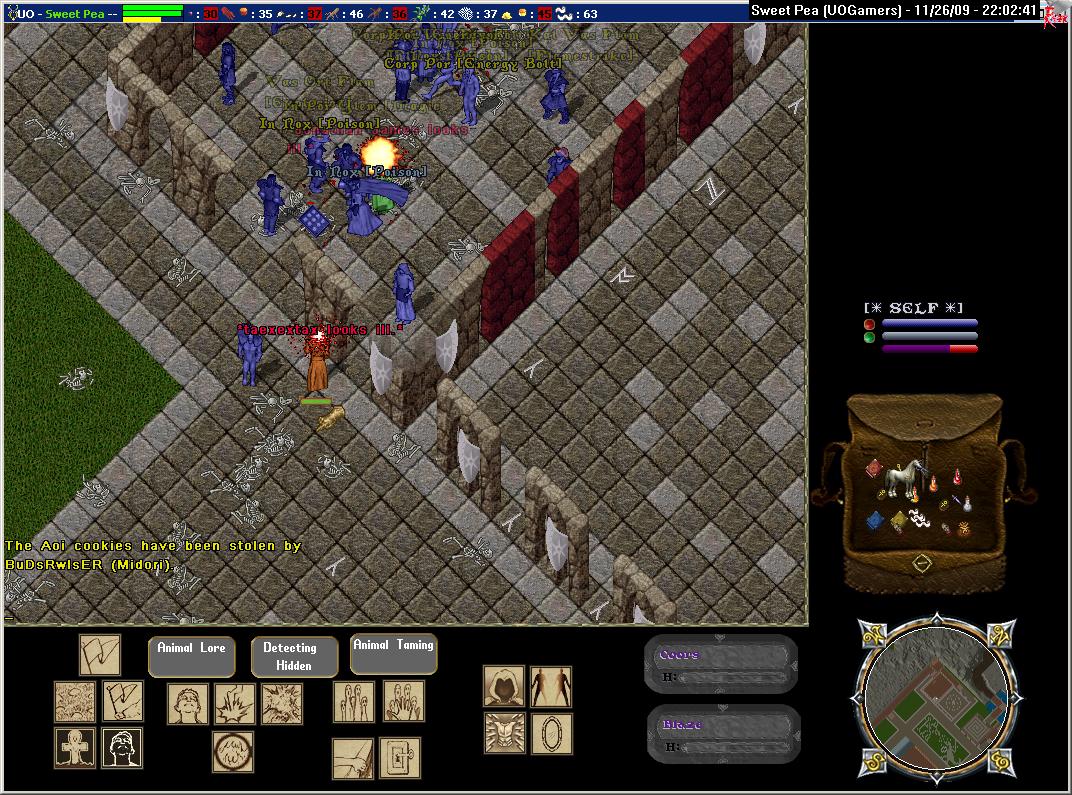Click the SELF status bar gump
The height and width of the screenshot is (795, 1072).
[x=918, y=328]
